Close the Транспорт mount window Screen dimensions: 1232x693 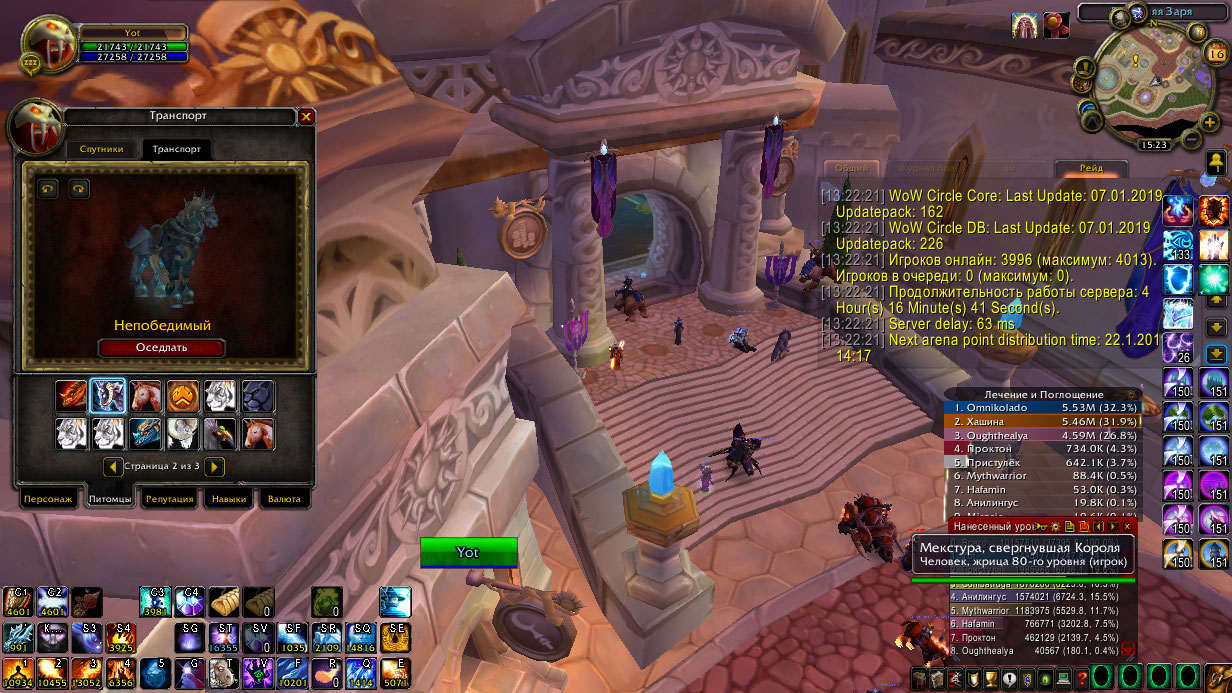tap(307, 117)
